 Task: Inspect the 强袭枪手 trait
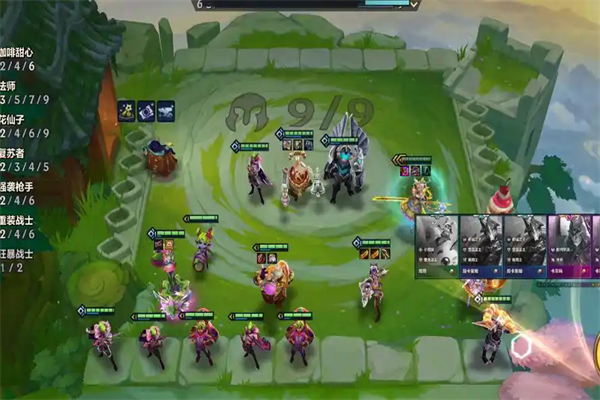(x=18, y=194)
